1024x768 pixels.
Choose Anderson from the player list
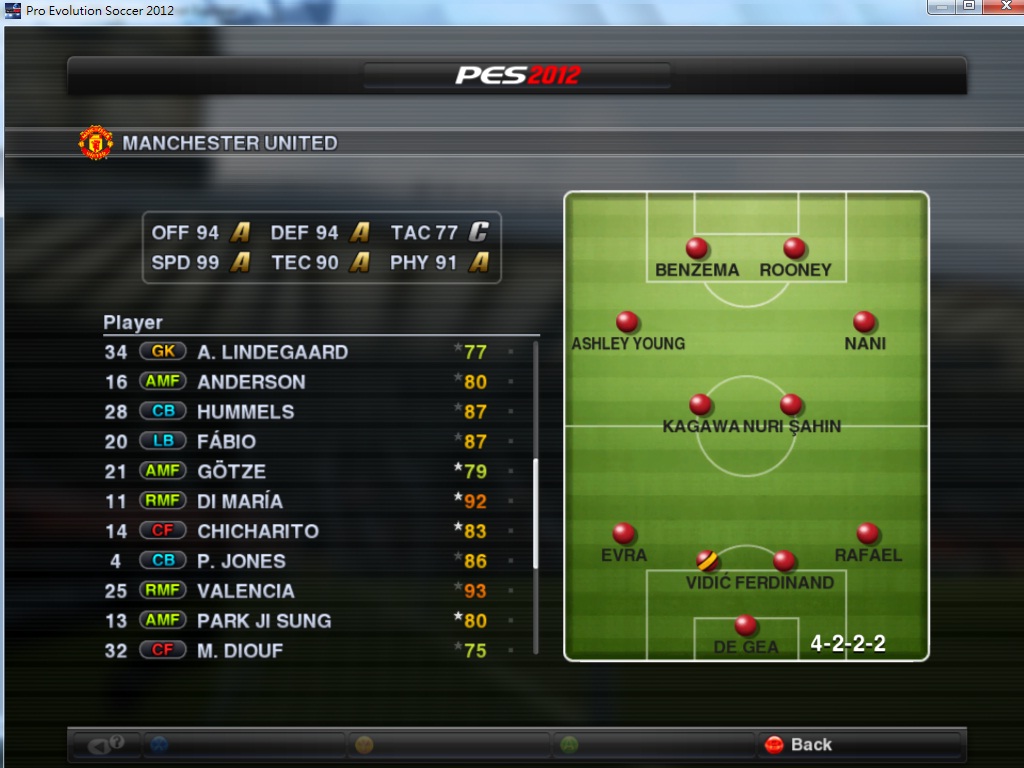251,382
